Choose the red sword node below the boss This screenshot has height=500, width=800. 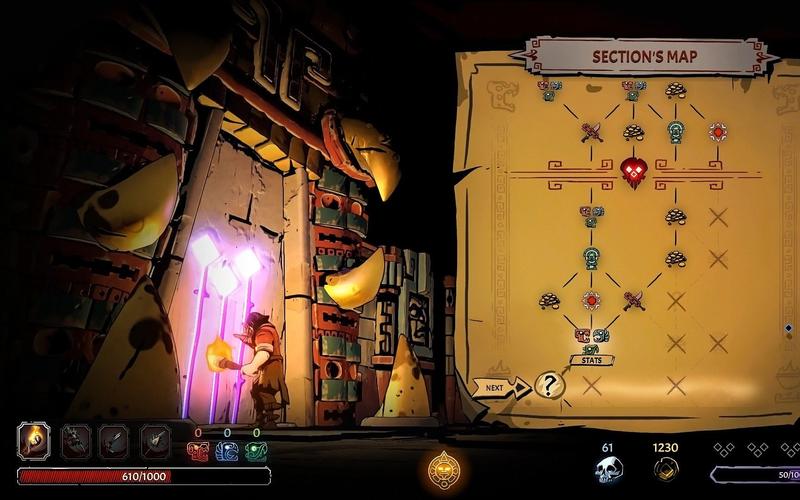633,300
